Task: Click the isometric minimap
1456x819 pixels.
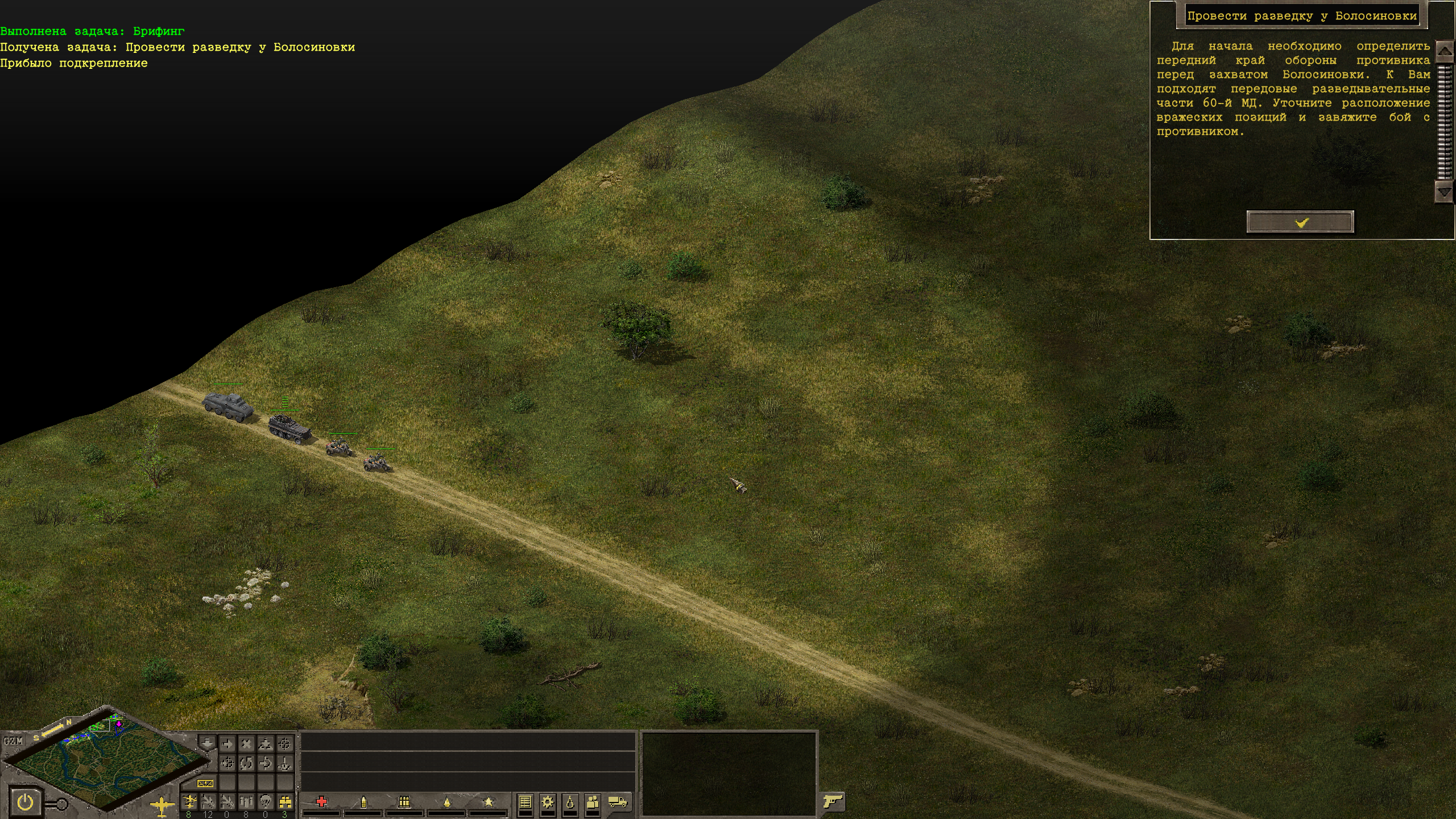Action: point(105,762)
